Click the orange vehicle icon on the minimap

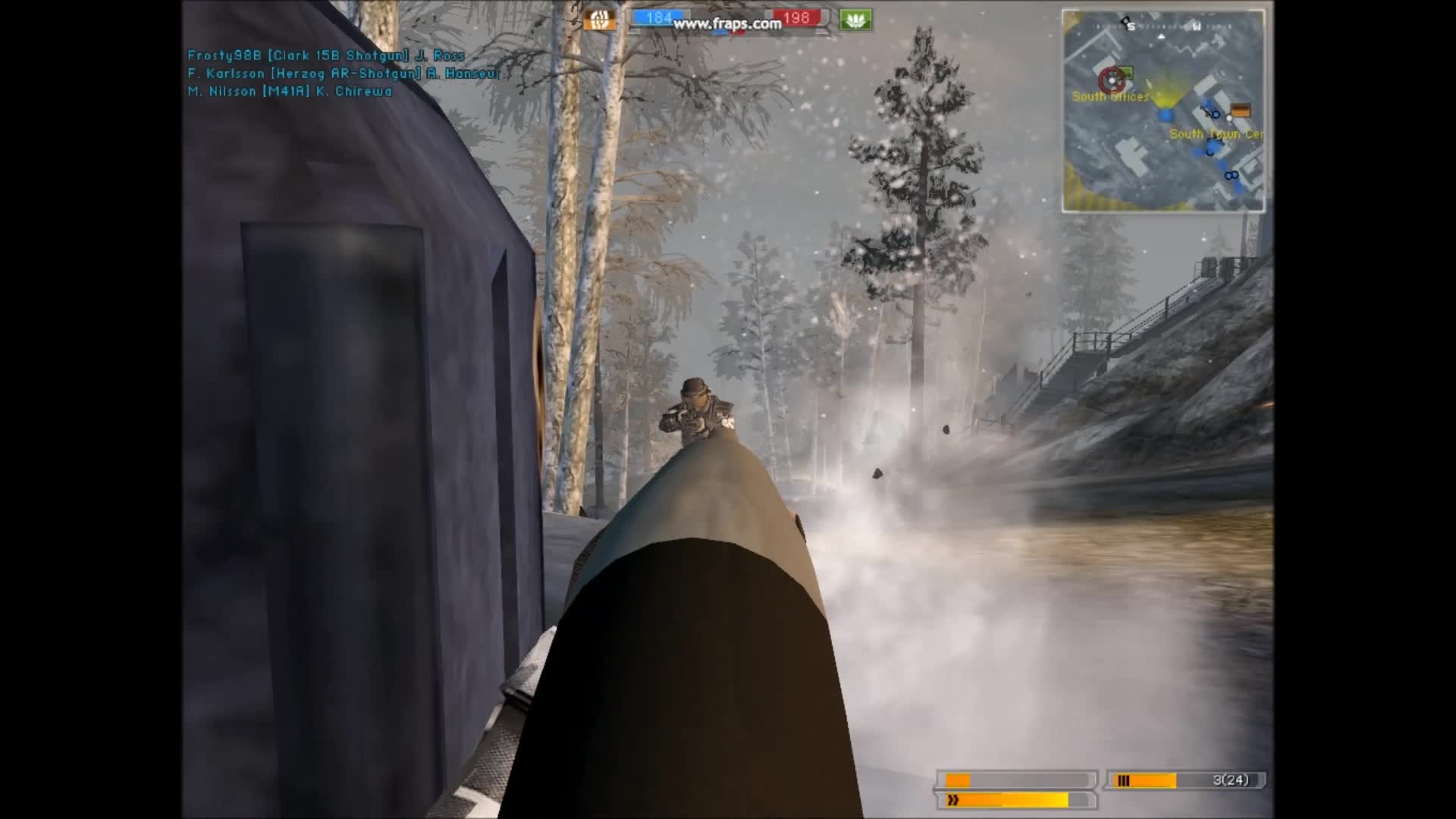(1241, 111)
